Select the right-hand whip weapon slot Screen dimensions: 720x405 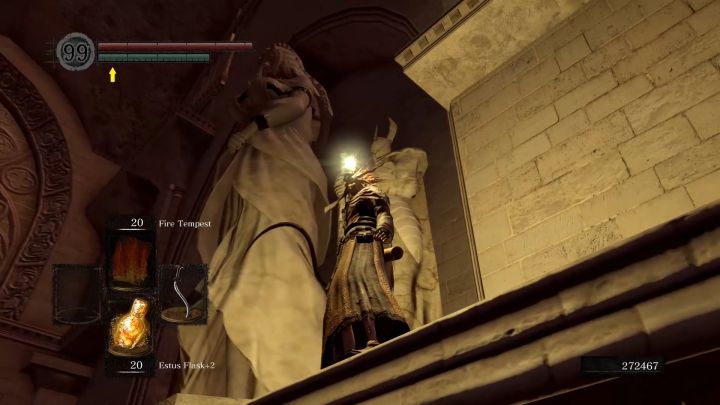[x=183, y=293]
